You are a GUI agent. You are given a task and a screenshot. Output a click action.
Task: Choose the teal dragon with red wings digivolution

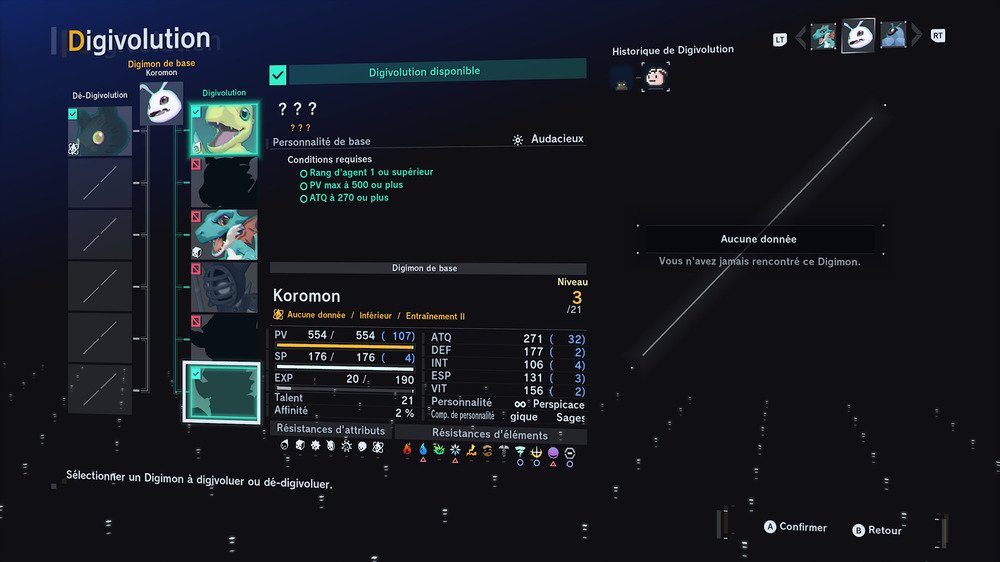224,235
